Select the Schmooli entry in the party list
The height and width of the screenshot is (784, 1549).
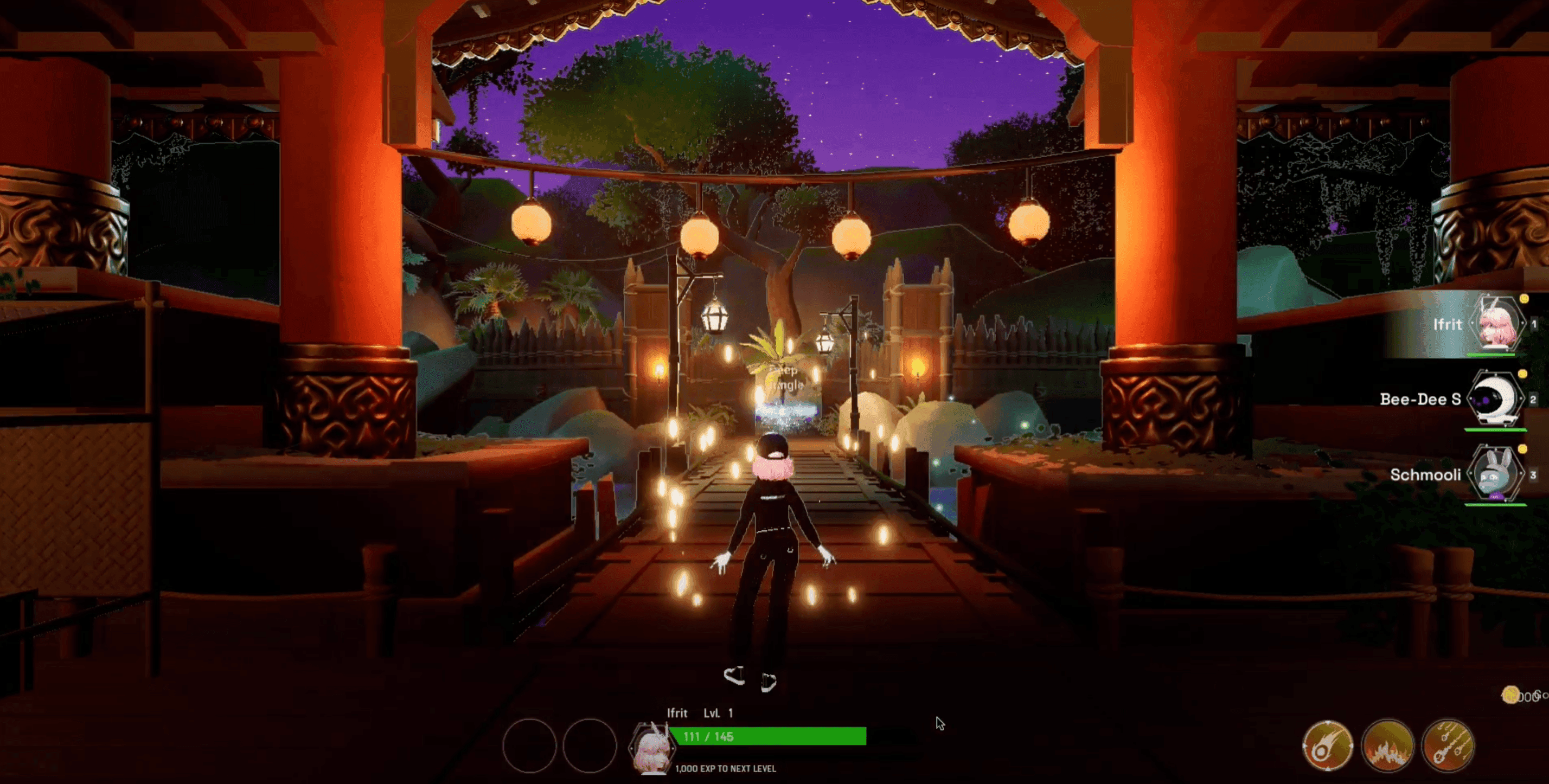pyautogui.click(x=1426, y=475)
